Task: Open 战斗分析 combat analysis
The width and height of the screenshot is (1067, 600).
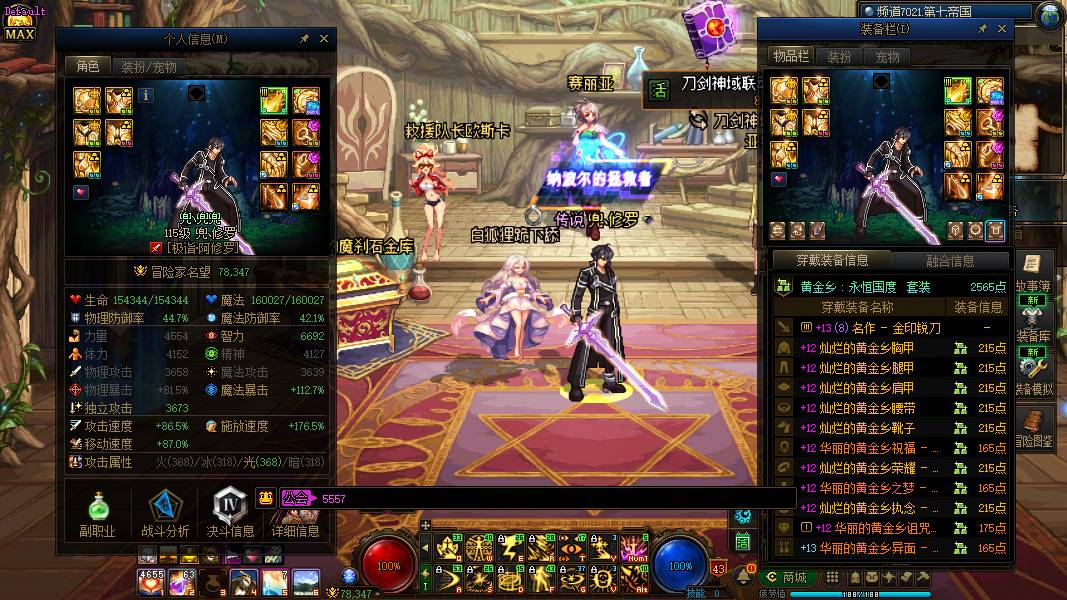Action: pos(164,513)
